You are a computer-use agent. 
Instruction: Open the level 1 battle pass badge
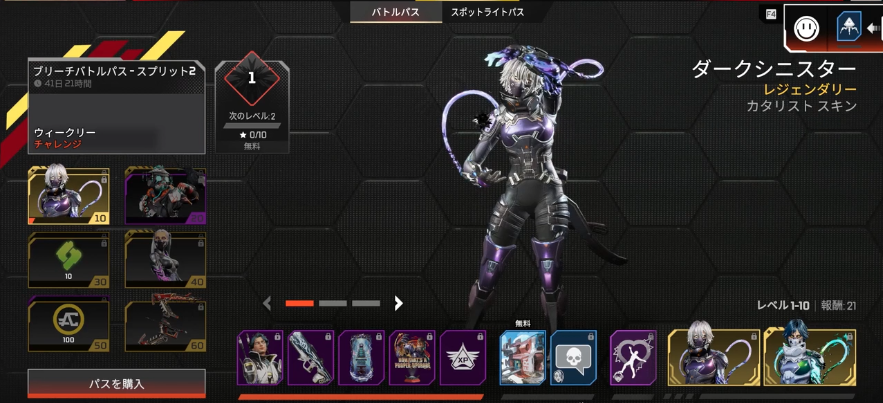[252, 78]
